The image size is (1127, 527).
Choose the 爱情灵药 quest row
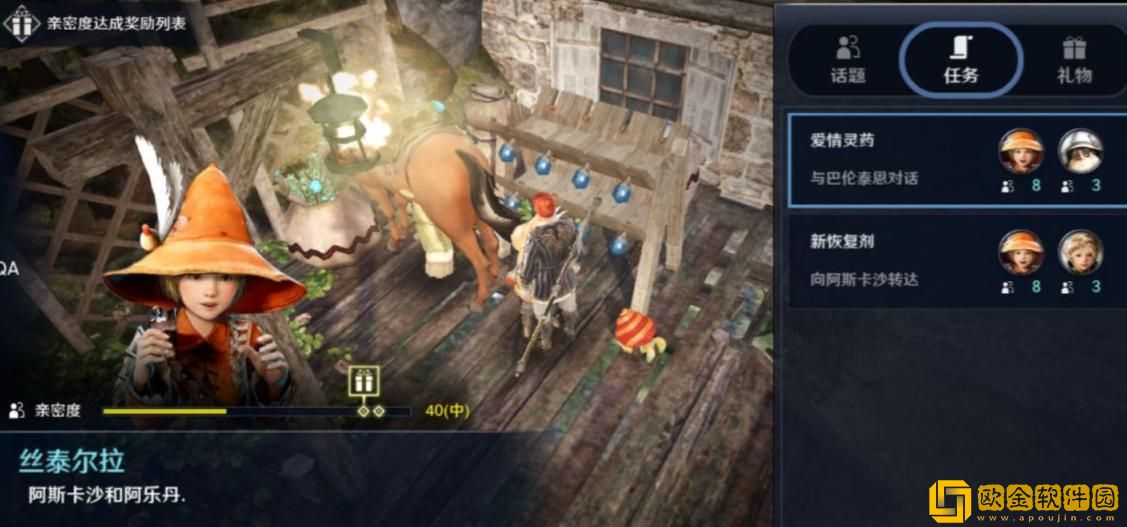point(955,160)
